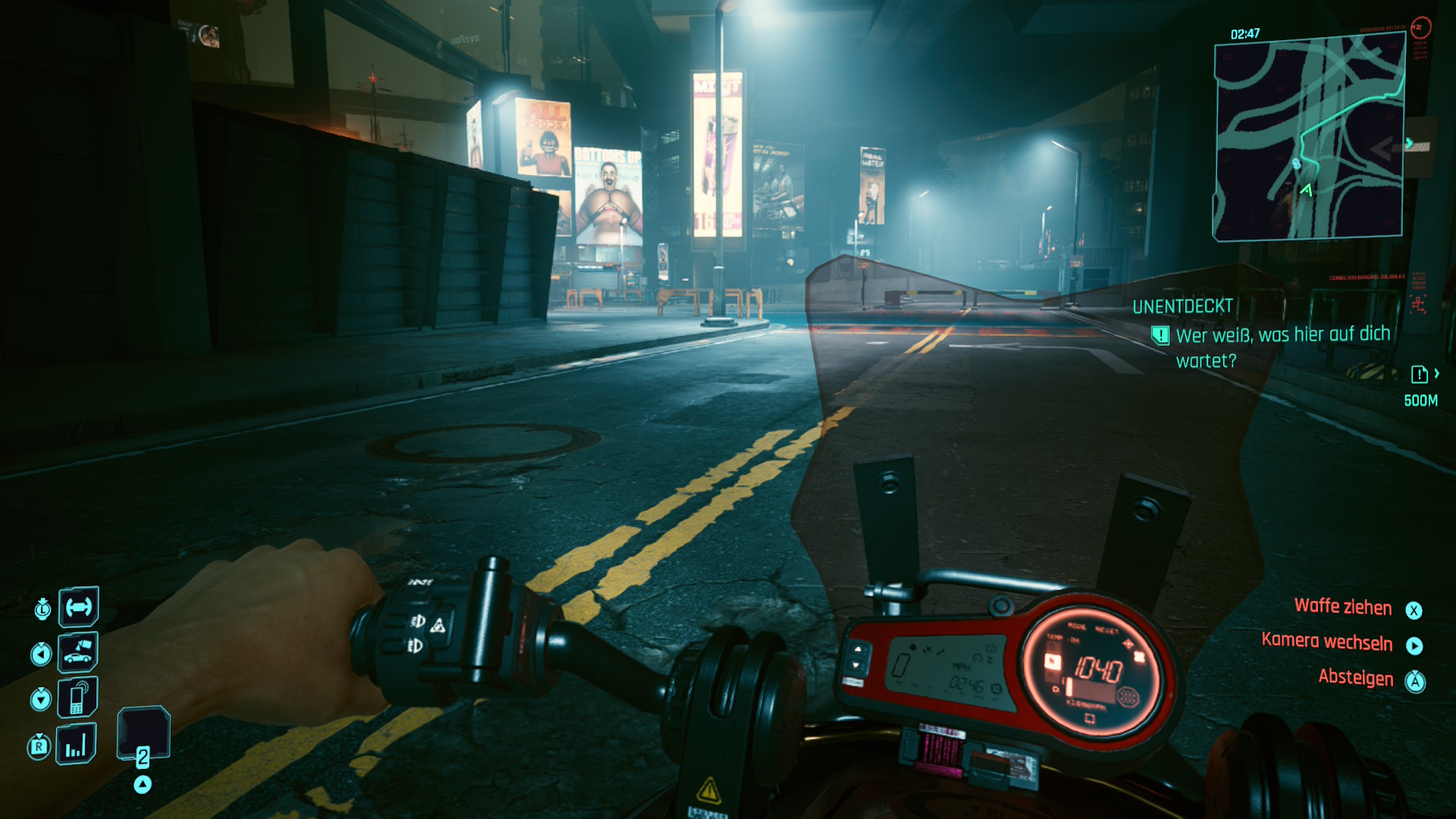Open the minimap in the corner
1456x819 pixels.
[1309, 140]
